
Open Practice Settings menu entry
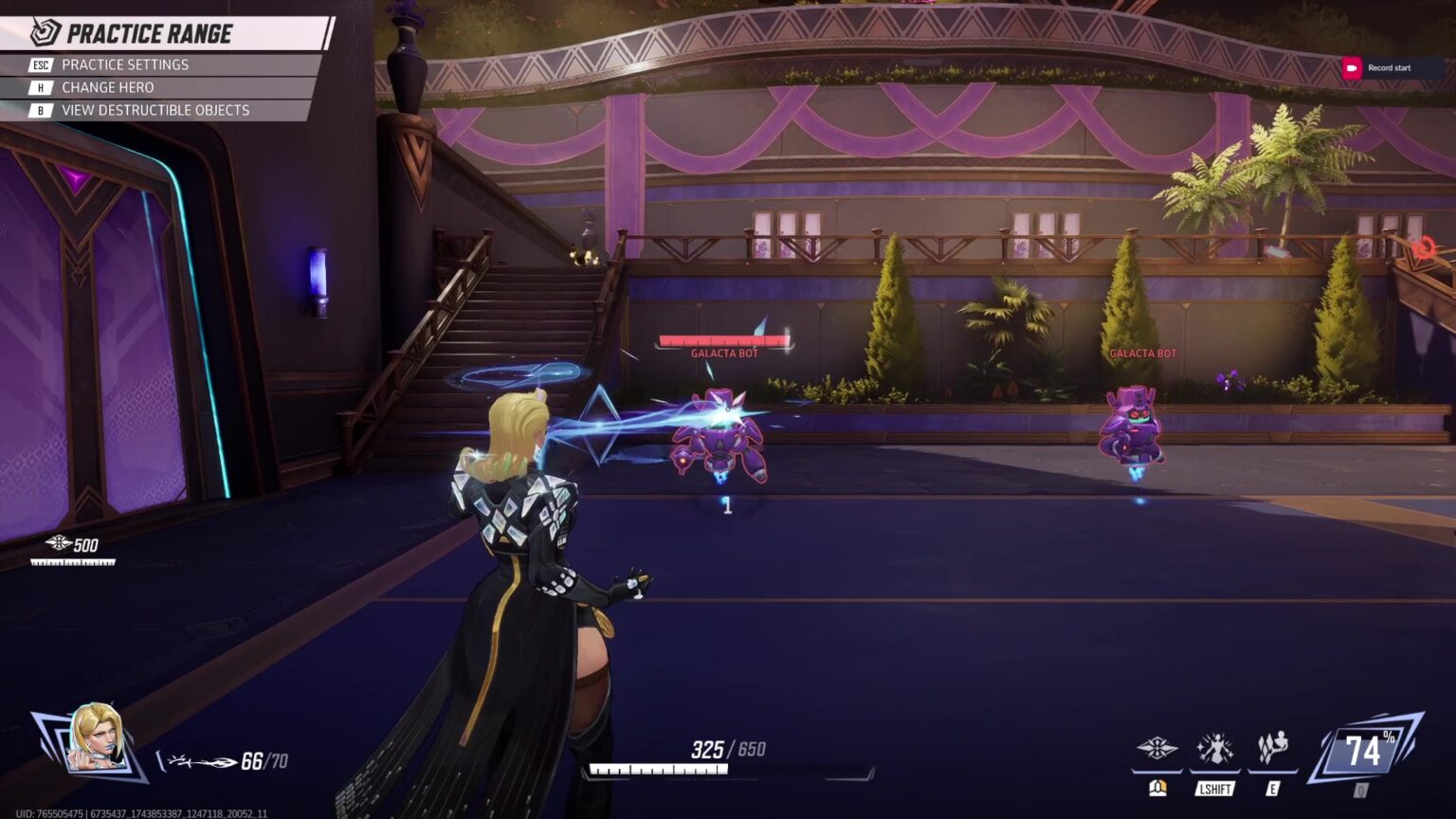point(124,64)
